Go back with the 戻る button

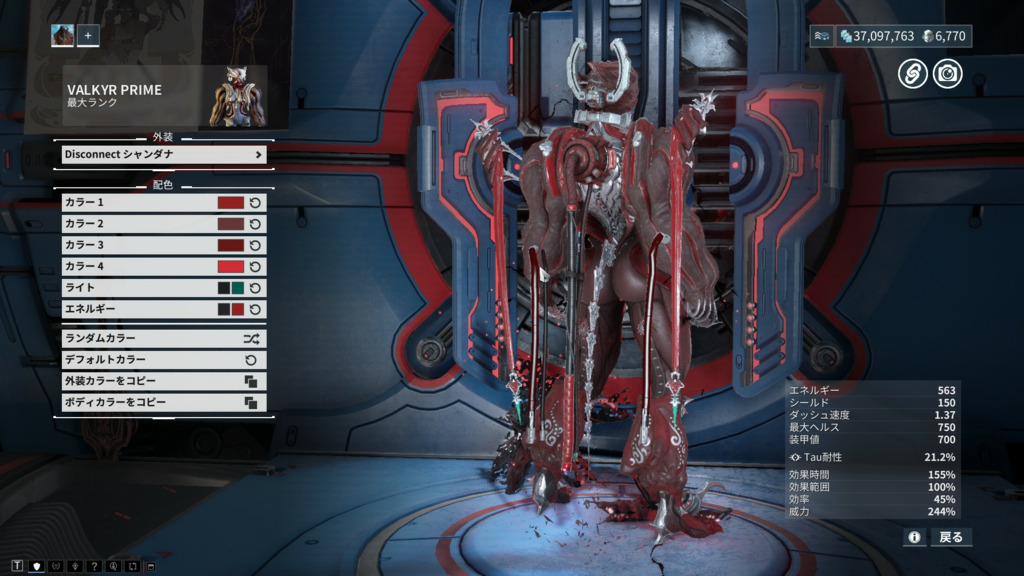click(x=951, y=537)
